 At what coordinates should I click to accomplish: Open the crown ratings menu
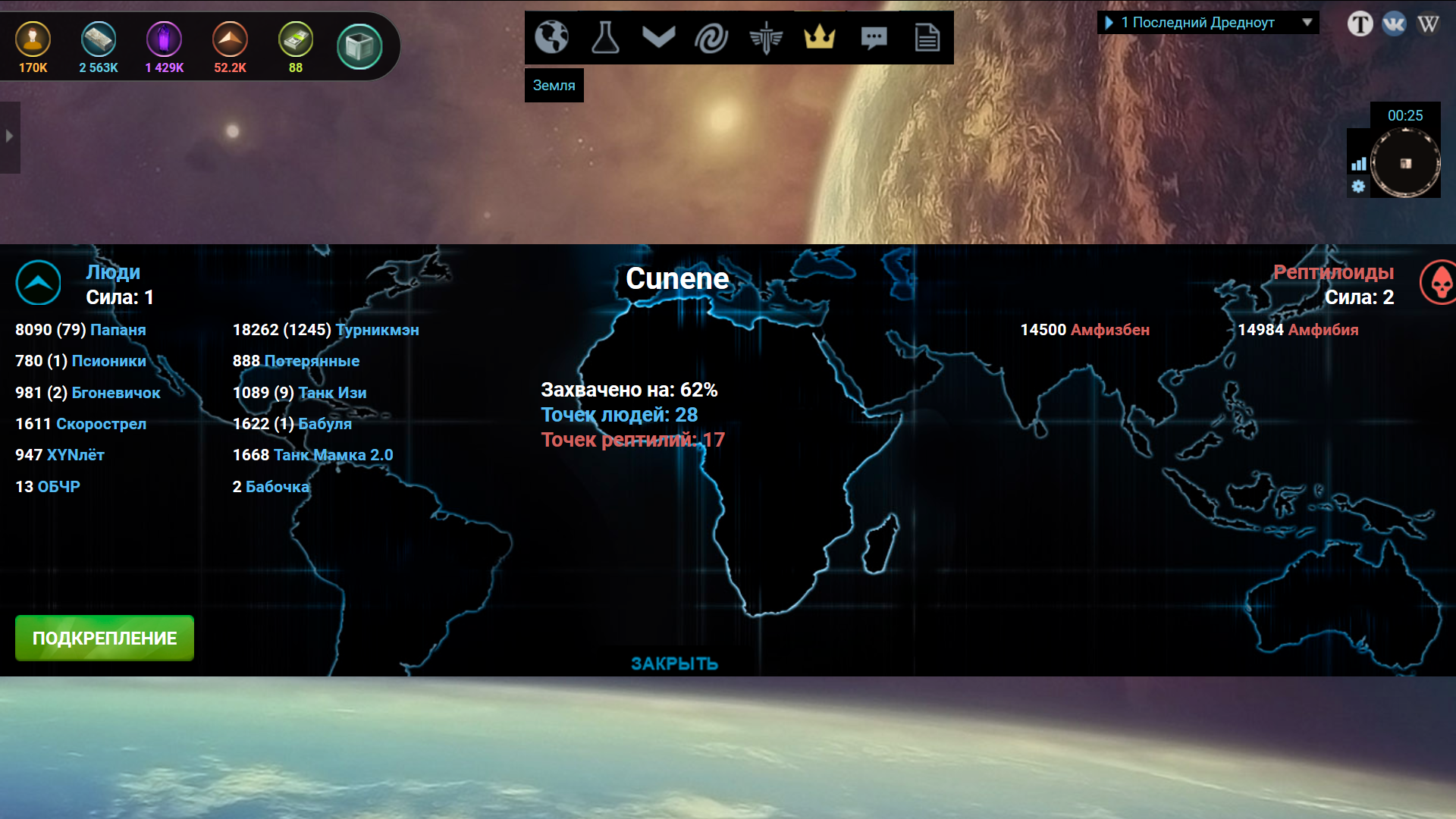[820, 36]
